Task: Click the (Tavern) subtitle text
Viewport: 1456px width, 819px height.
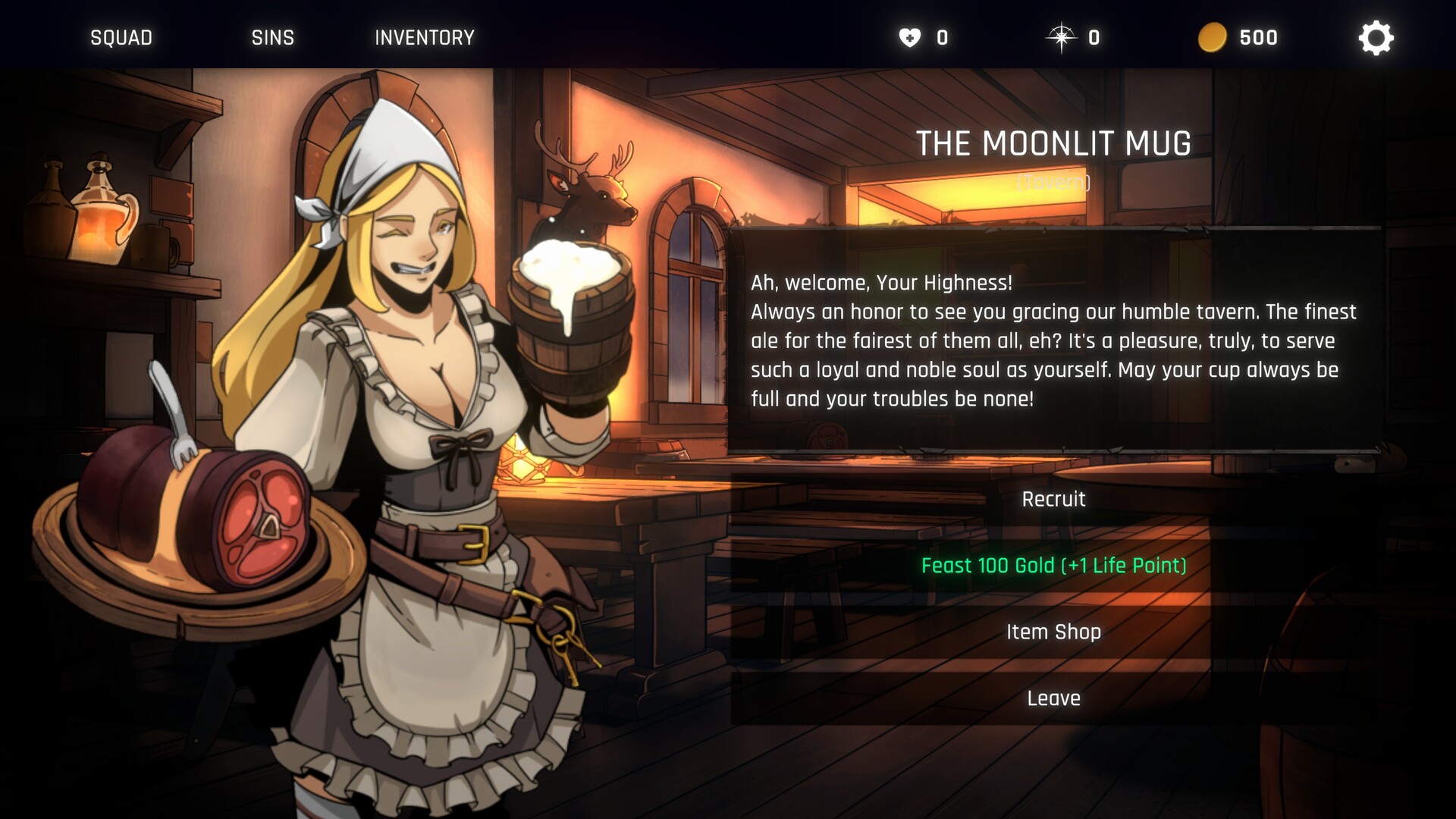Action: pyautogui.click(x=1054, y=182)
